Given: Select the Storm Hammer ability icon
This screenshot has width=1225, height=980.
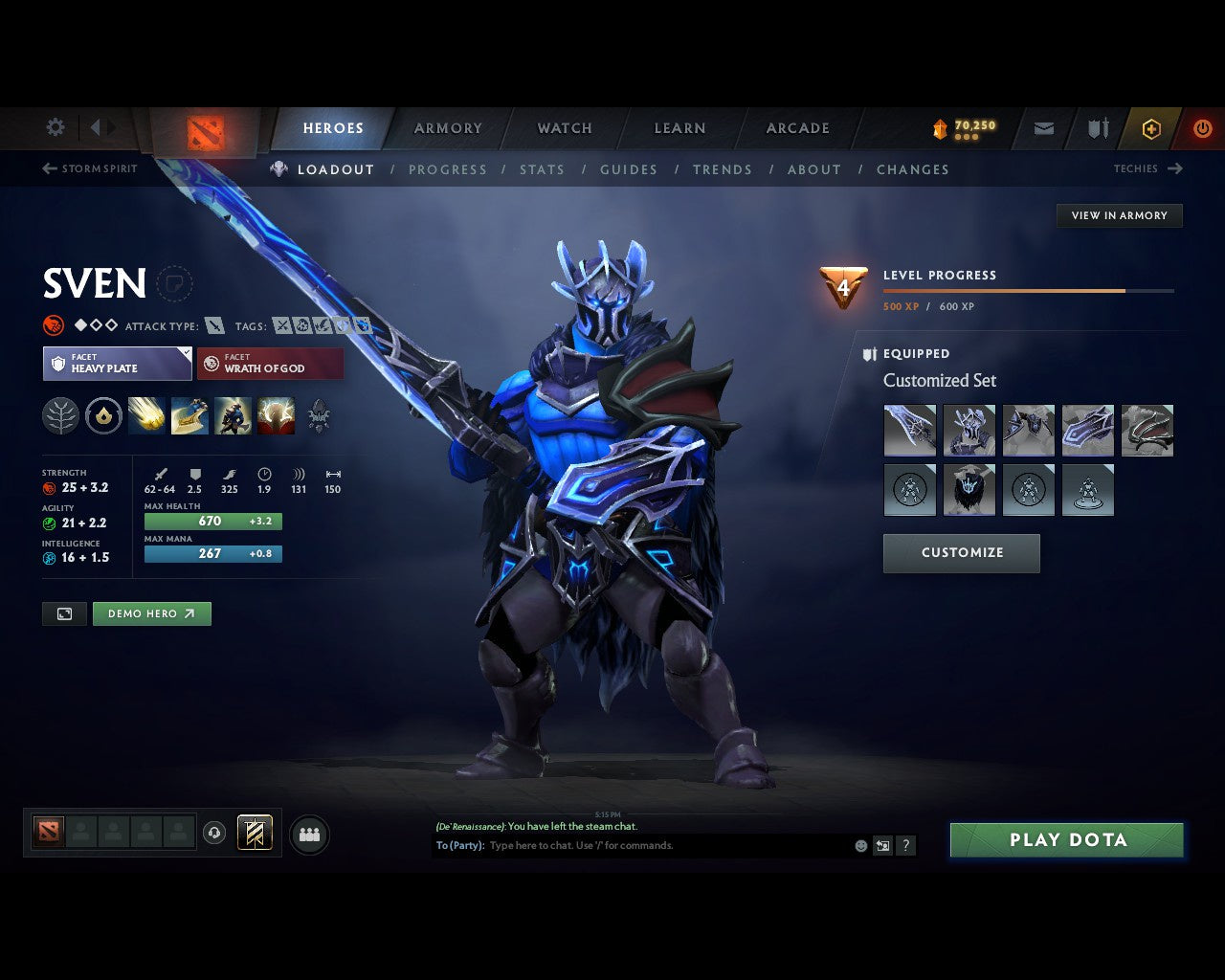Looking at the screenshot, I should [x=146, y=415].
